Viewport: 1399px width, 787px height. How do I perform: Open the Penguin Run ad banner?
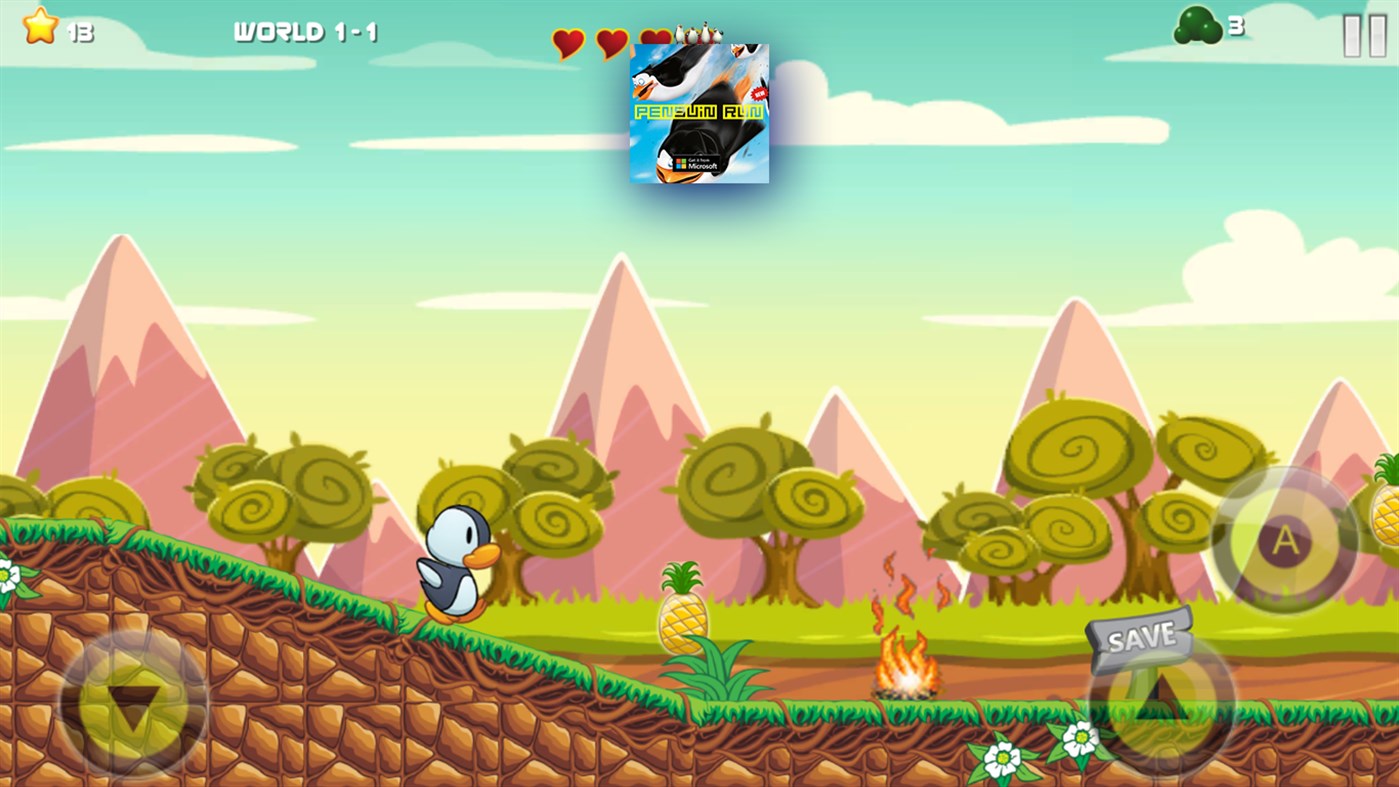click(698, 112)
